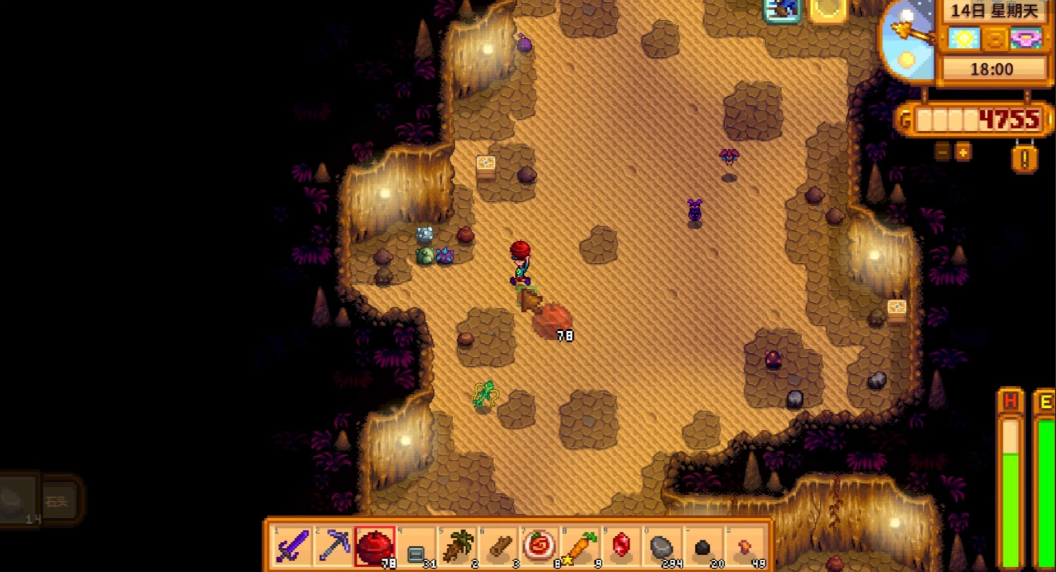Select the stone stack of 294

click(663, 546)
